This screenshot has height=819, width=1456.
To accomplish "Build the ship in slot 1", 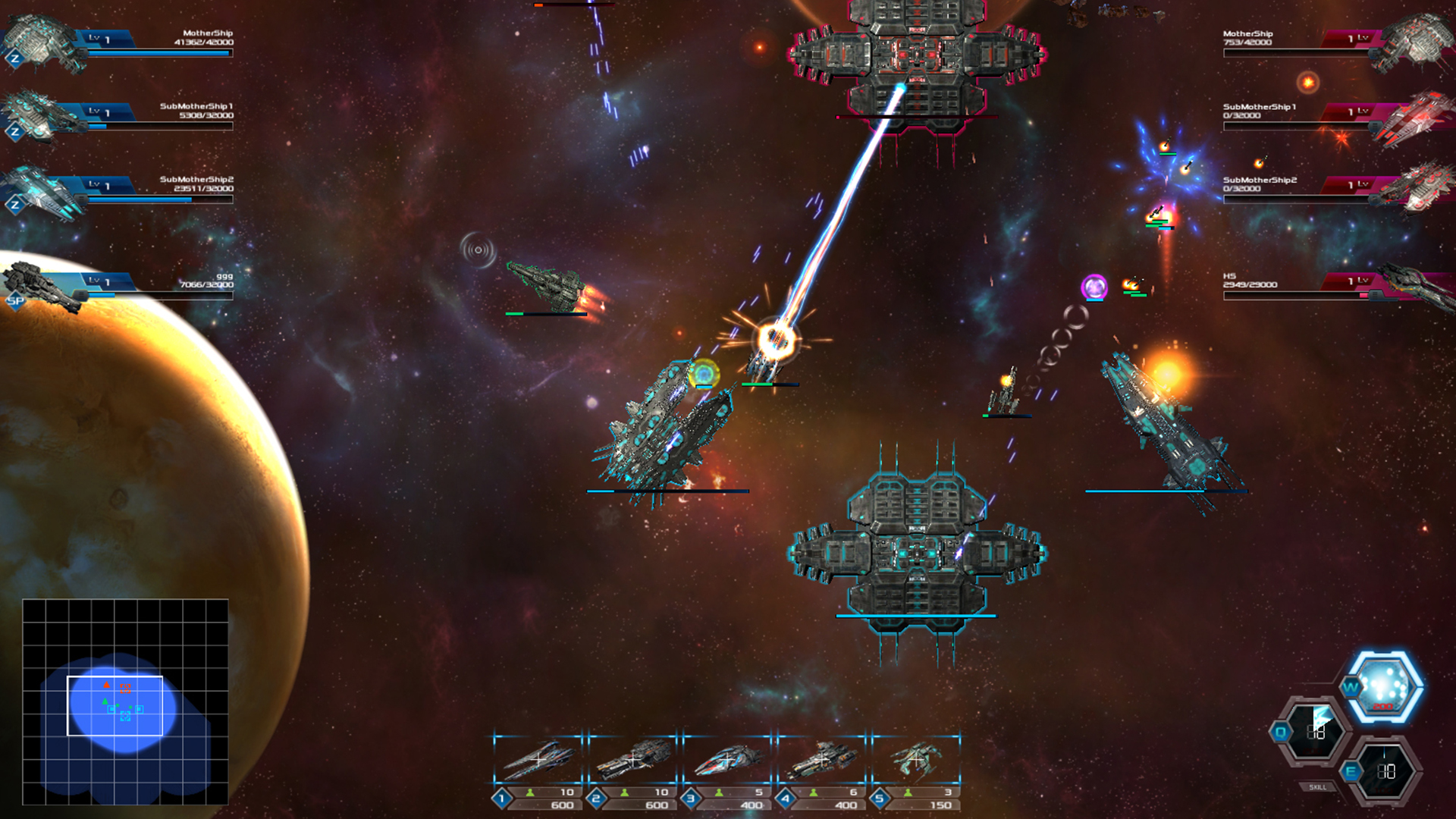I will [x=540, y=758].
